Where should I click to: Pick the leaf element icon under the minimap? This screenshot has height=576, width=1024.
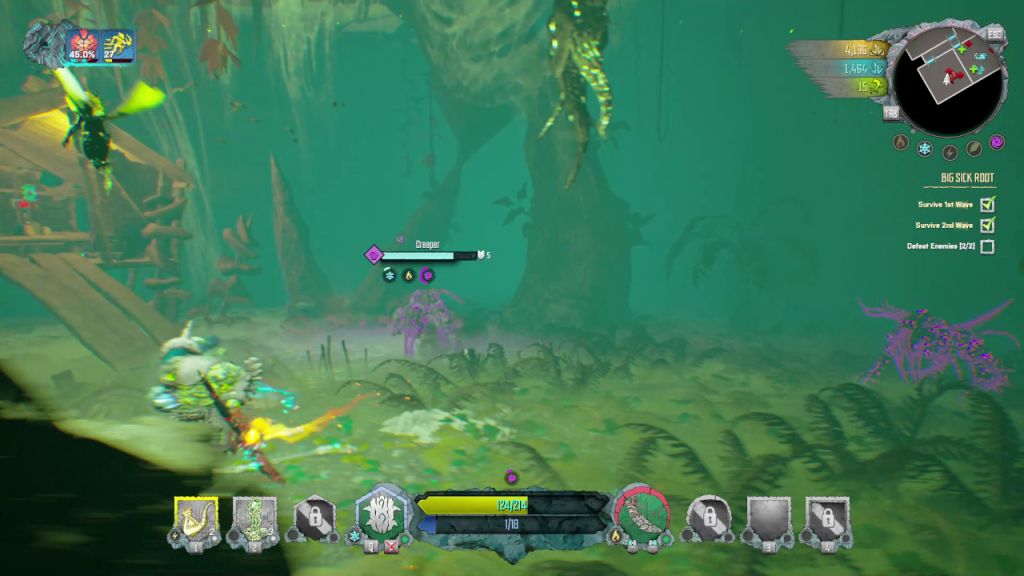[x=974, y=149]
